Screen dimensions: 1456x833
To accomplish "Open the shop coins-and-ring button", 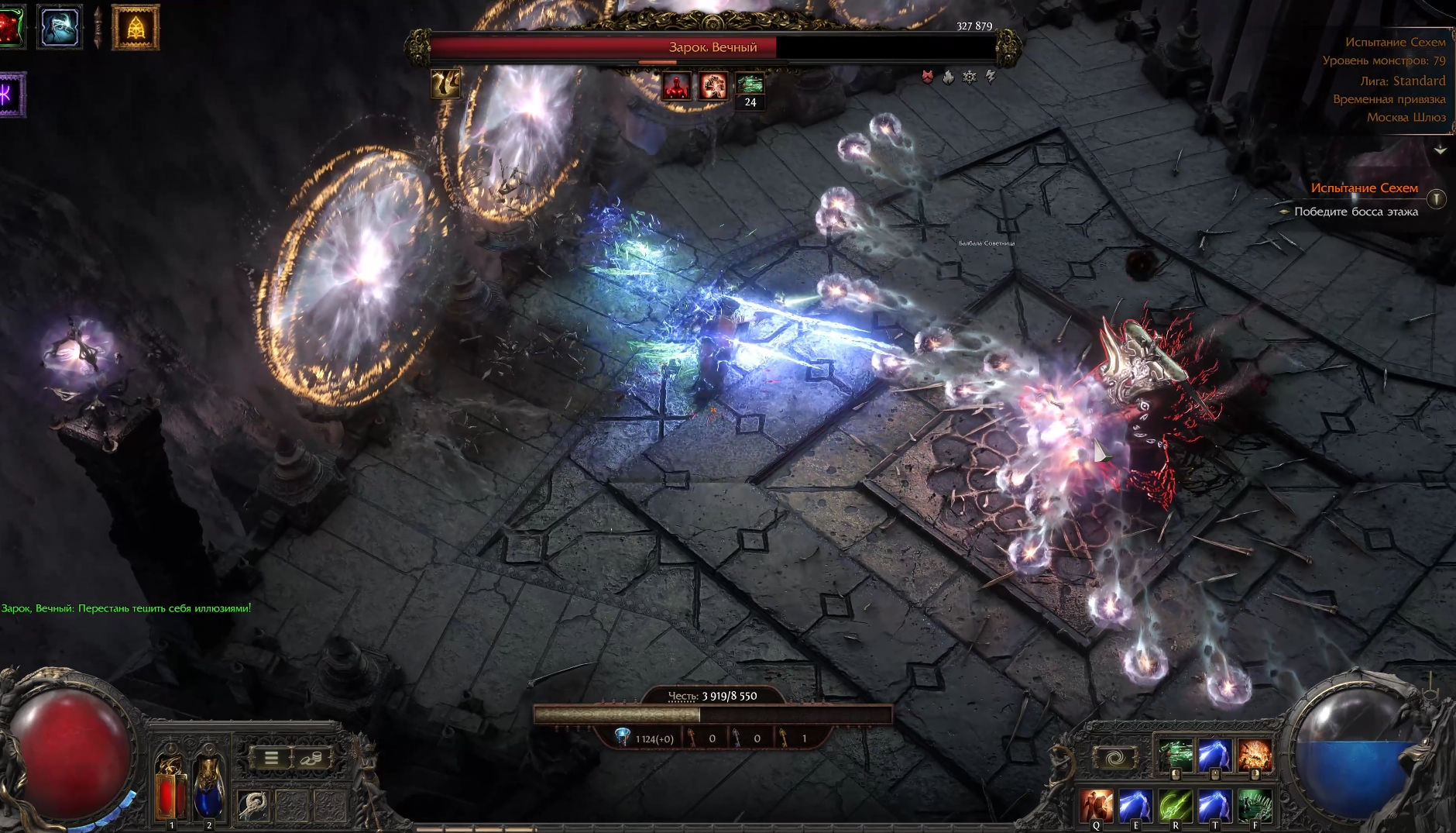I will pyautogui.click(x=312, y=758).
